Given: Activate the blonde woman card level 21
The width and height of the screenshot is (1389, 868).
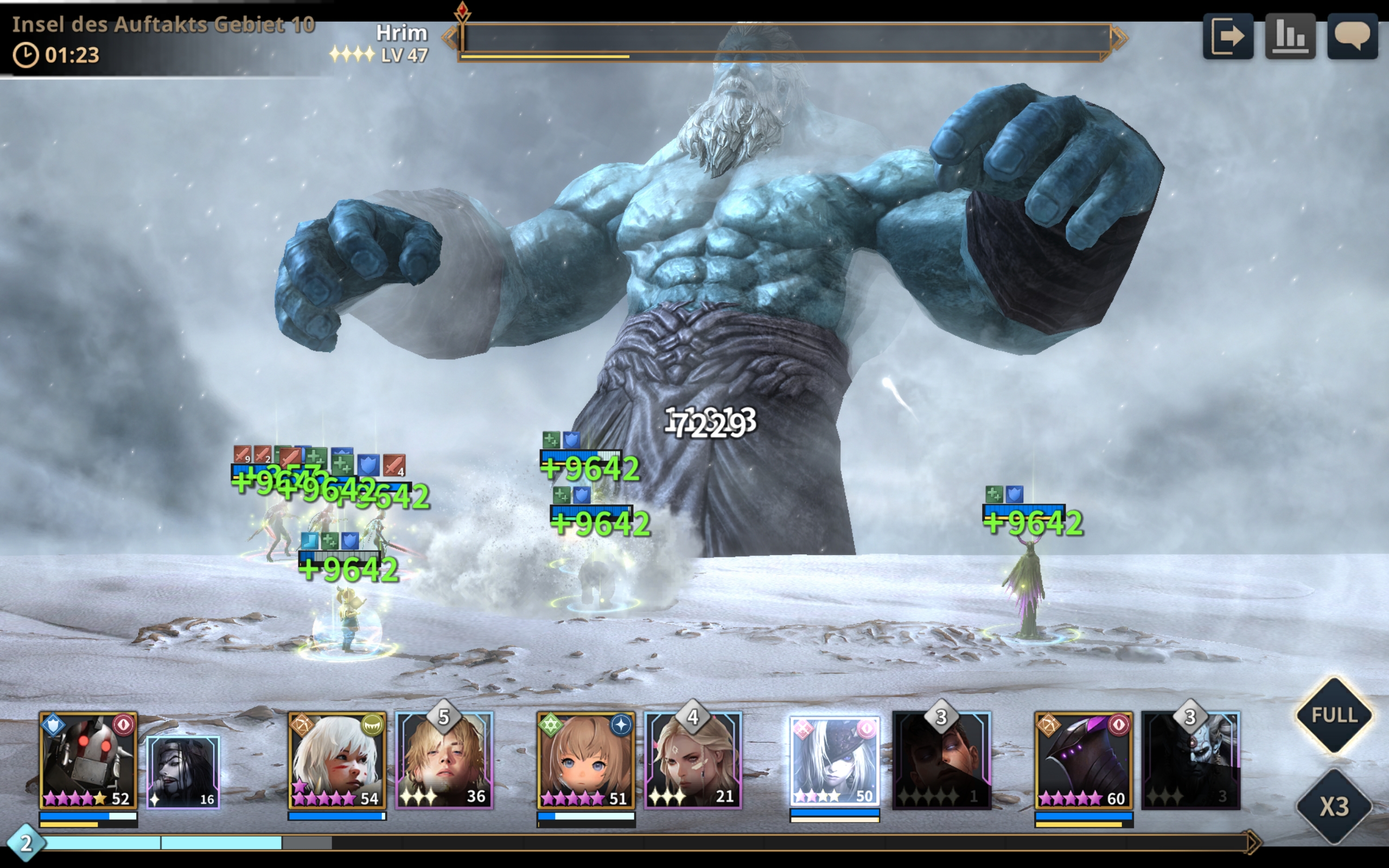Looking at the screenshot, I should [x=693, y=762].
